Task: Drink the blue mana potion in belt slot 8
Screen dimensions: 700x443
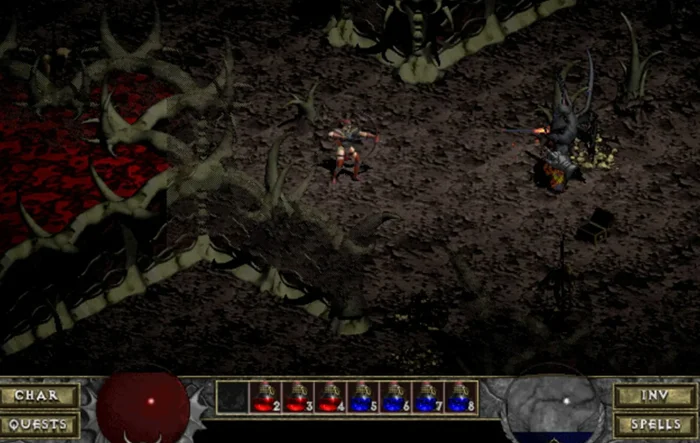Action: [461, 398]
